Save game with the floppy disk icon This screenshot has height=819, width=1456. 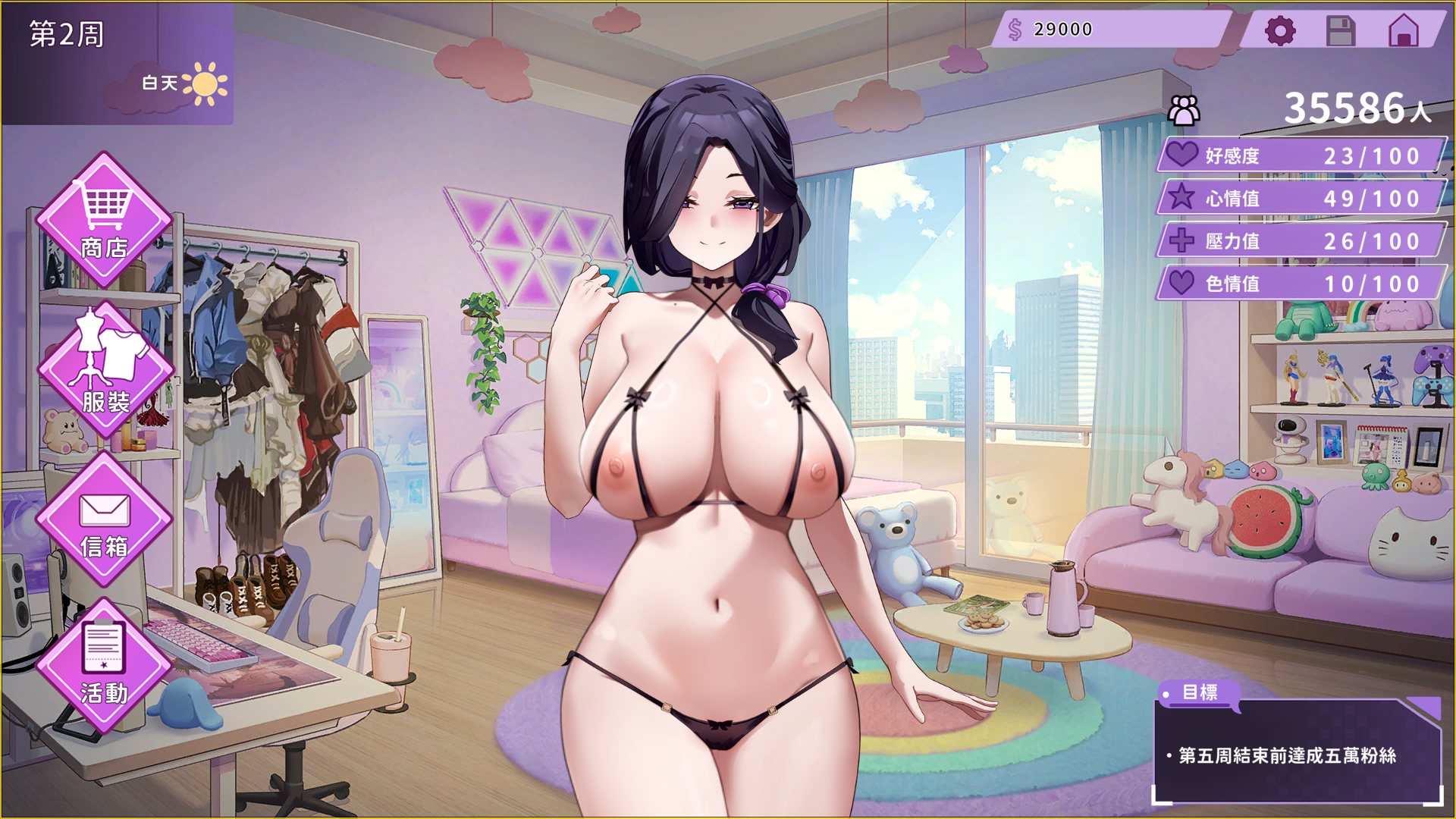[x=1340, y=31]
